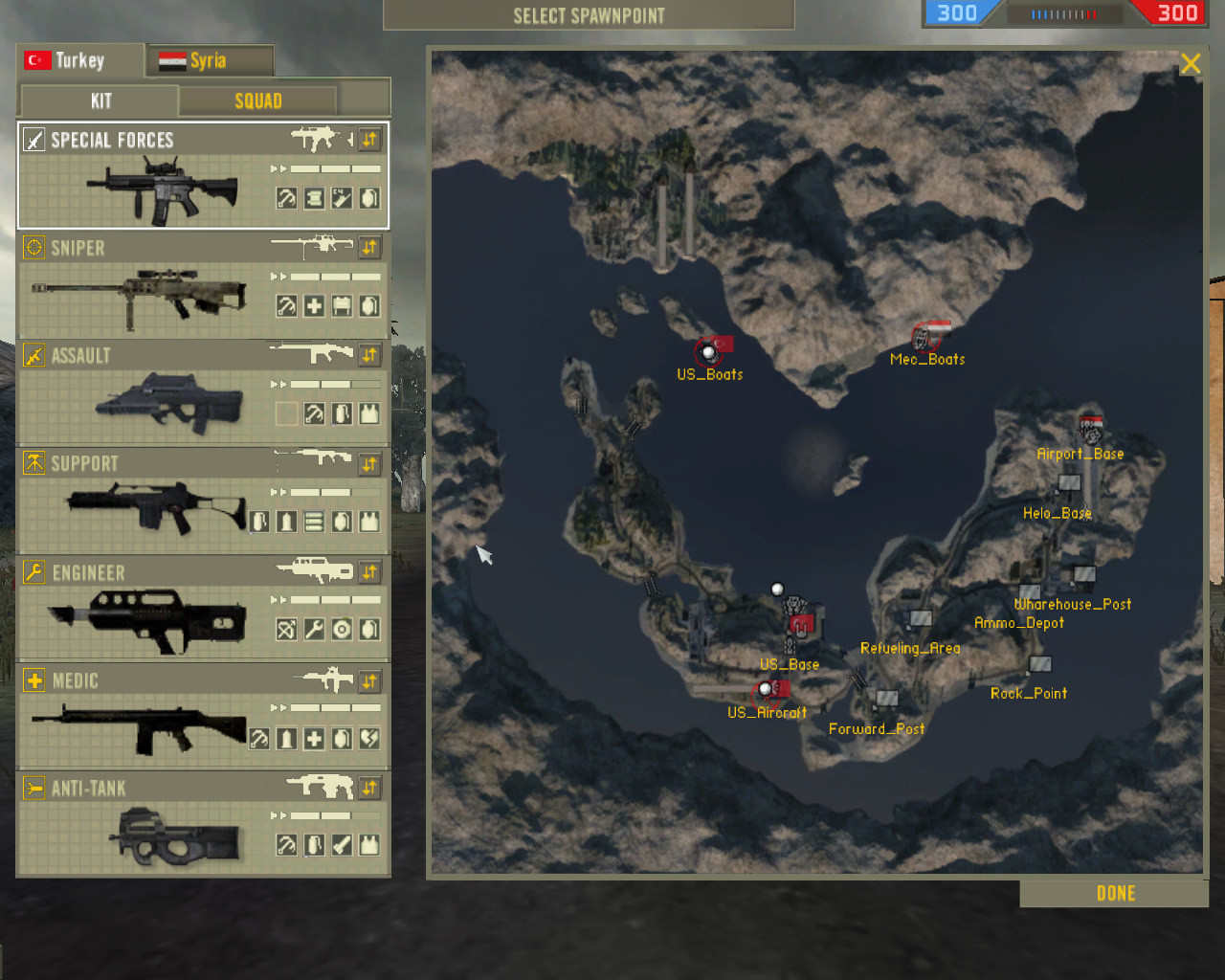Click the claymore icon in the Sniper loadout
Viewport: 1225px width, 980px height.
click(343, 305)
